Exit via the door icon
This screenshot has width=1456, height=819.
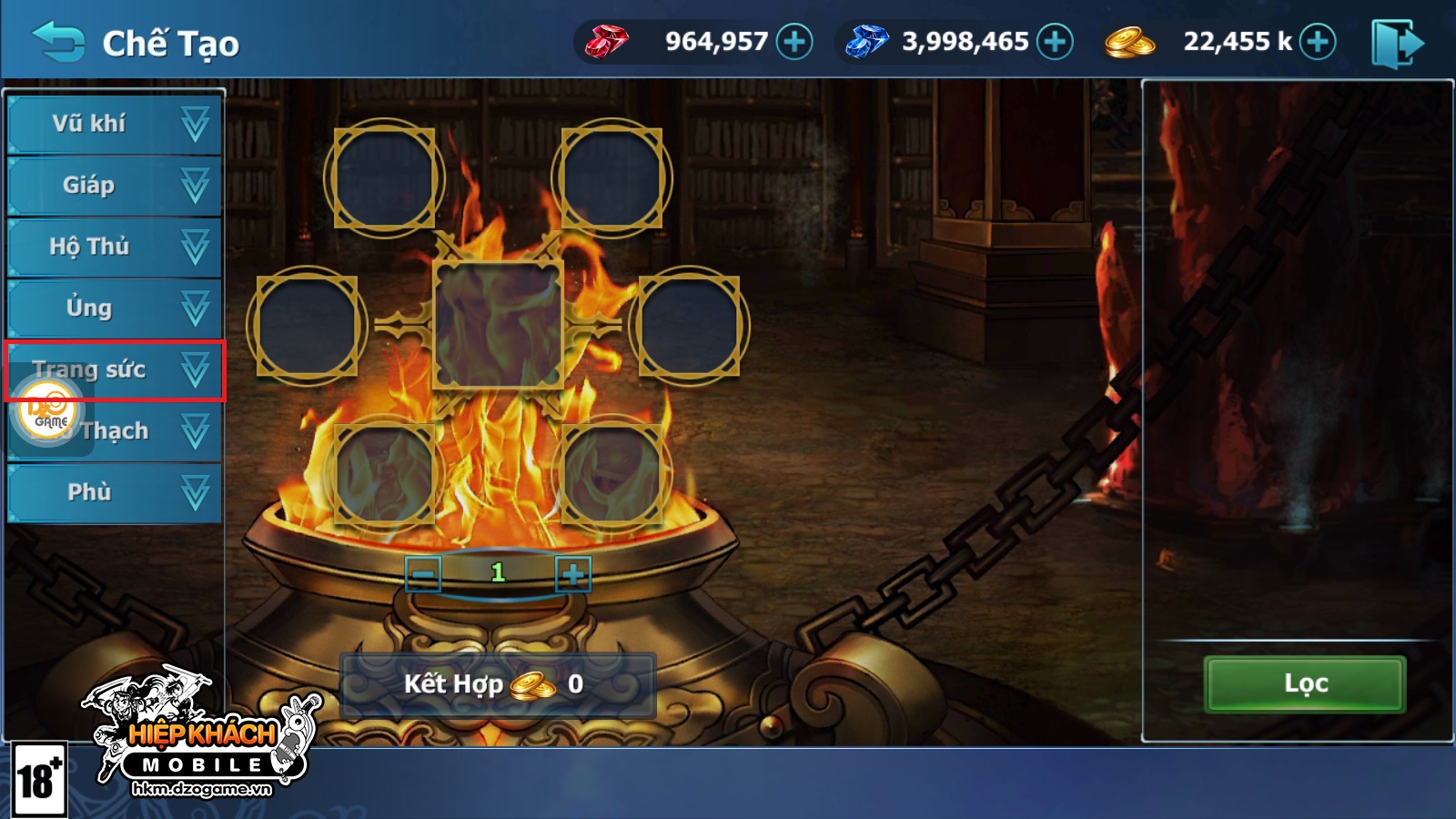(x=1397, y=43)
